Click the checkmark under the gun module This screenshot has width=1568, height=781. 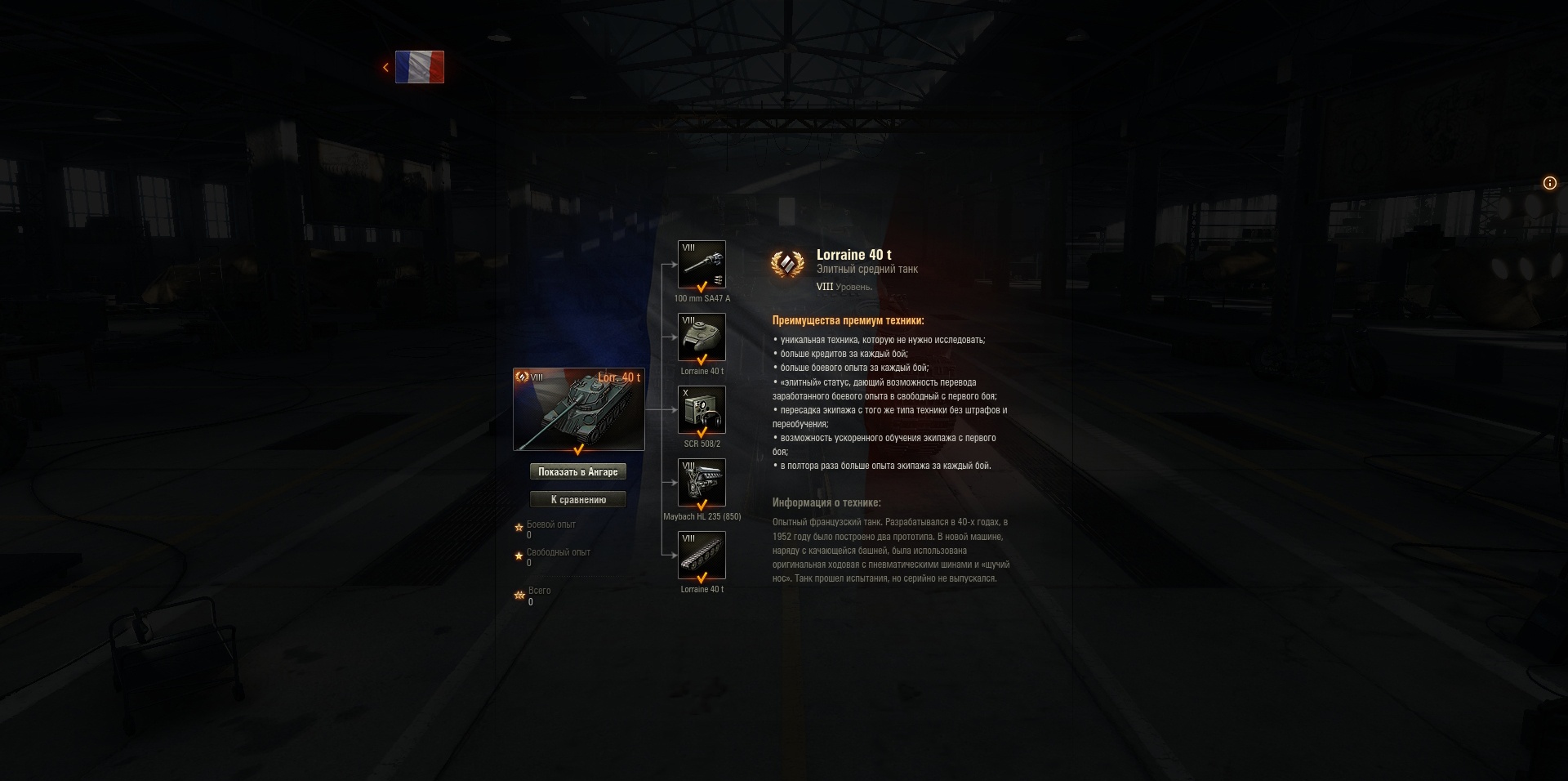pos(701,287)
